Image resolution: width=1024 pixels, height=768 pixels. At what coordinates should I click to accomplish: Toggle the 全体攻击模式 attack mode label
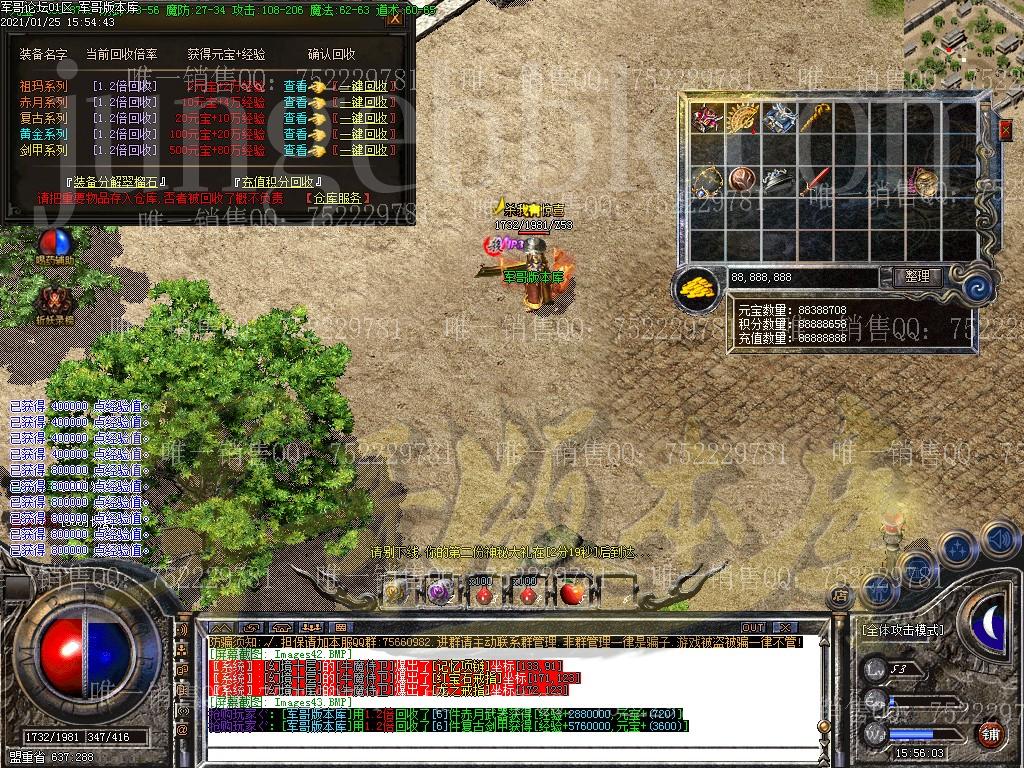[x=902, y=631]
